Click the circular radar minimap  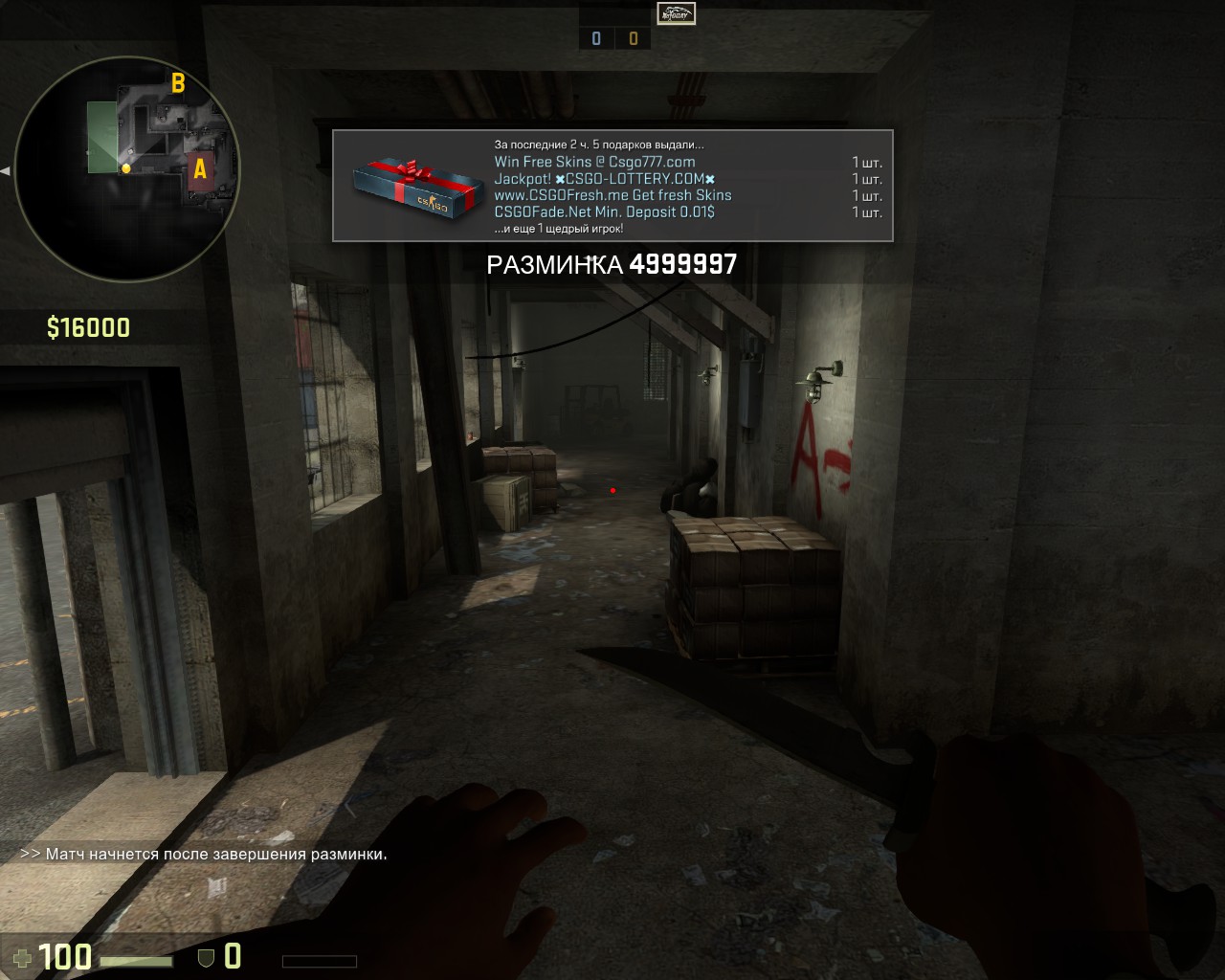[x=126, y=168]
